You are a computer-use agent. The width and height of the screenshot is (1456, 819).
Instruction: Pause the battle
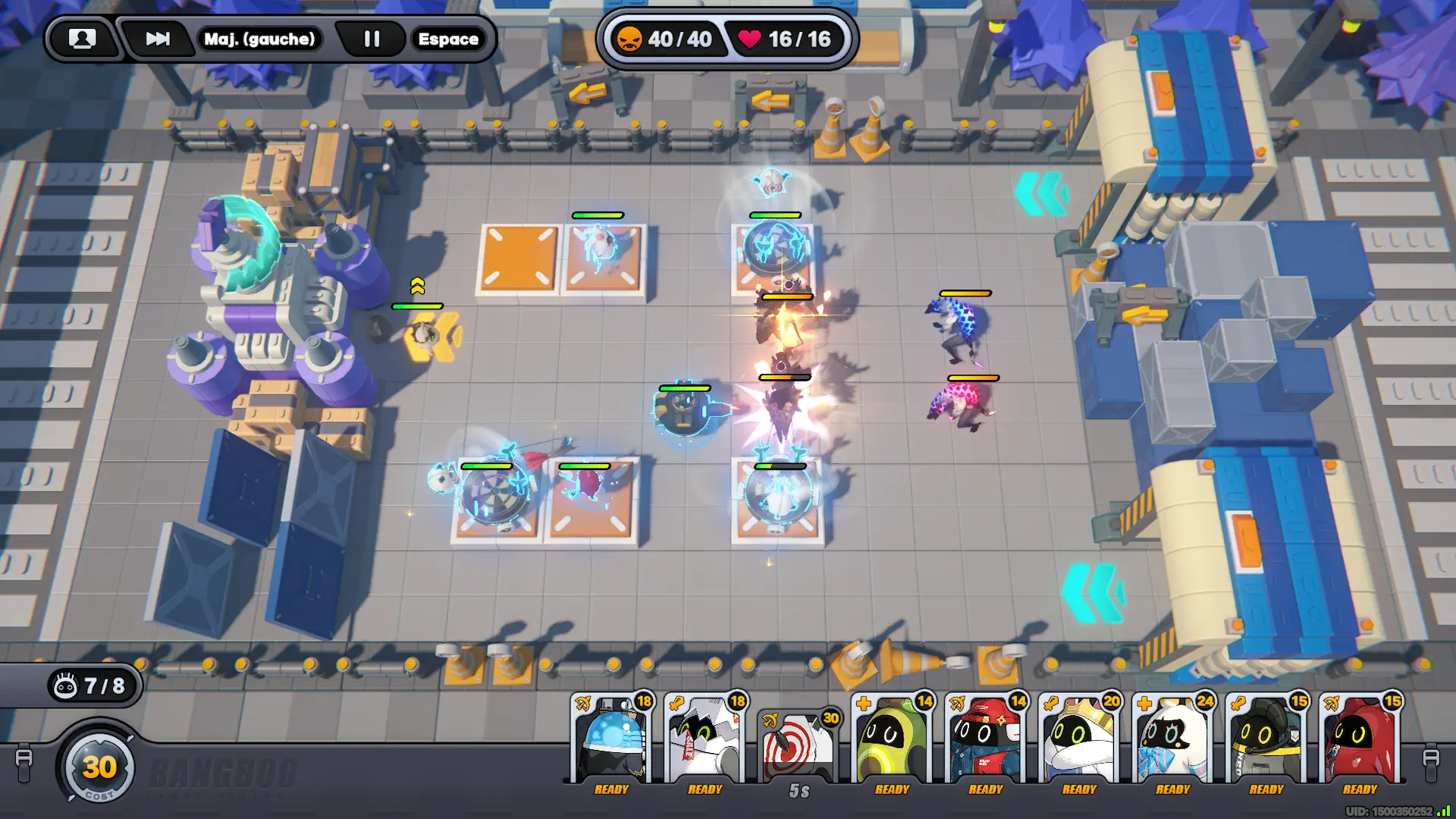pos(372,39)
